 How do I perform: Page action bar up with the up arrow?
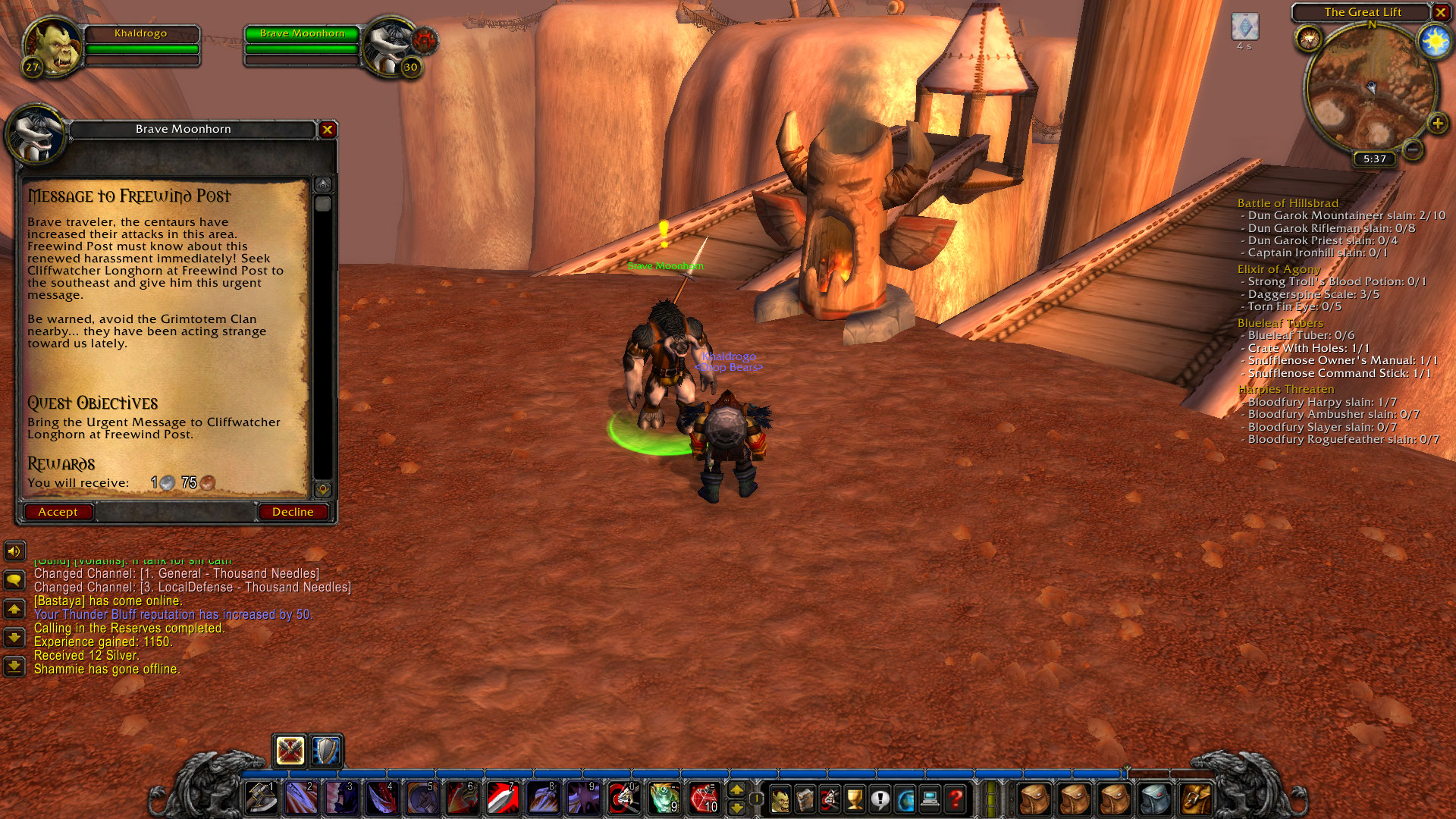(x=738, y=790)
